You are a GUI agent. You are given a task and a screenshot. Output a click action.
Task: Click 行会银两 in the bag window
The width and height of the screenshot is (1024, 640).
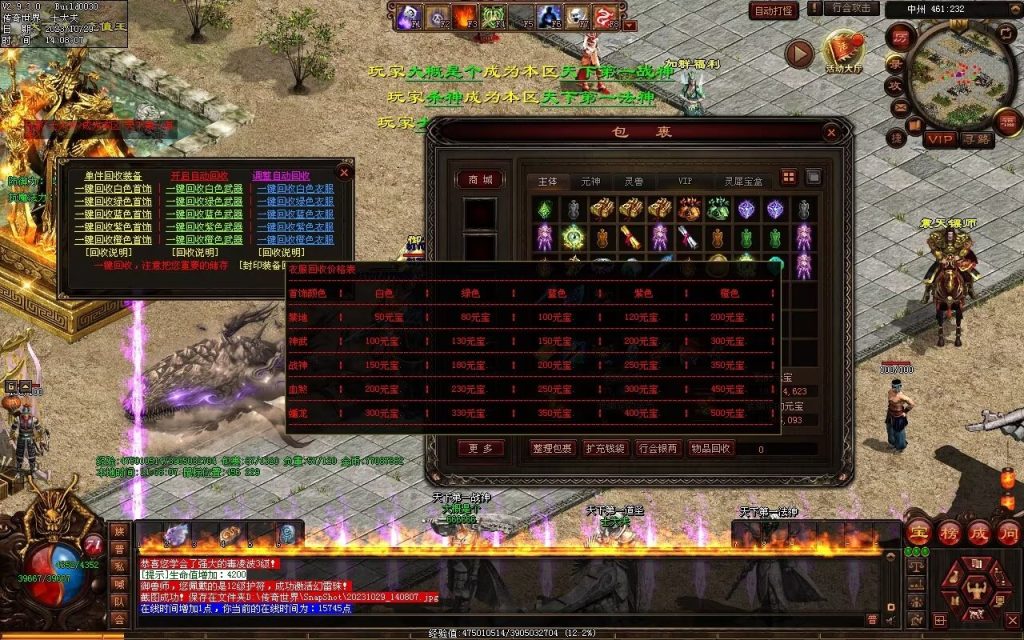657,449
